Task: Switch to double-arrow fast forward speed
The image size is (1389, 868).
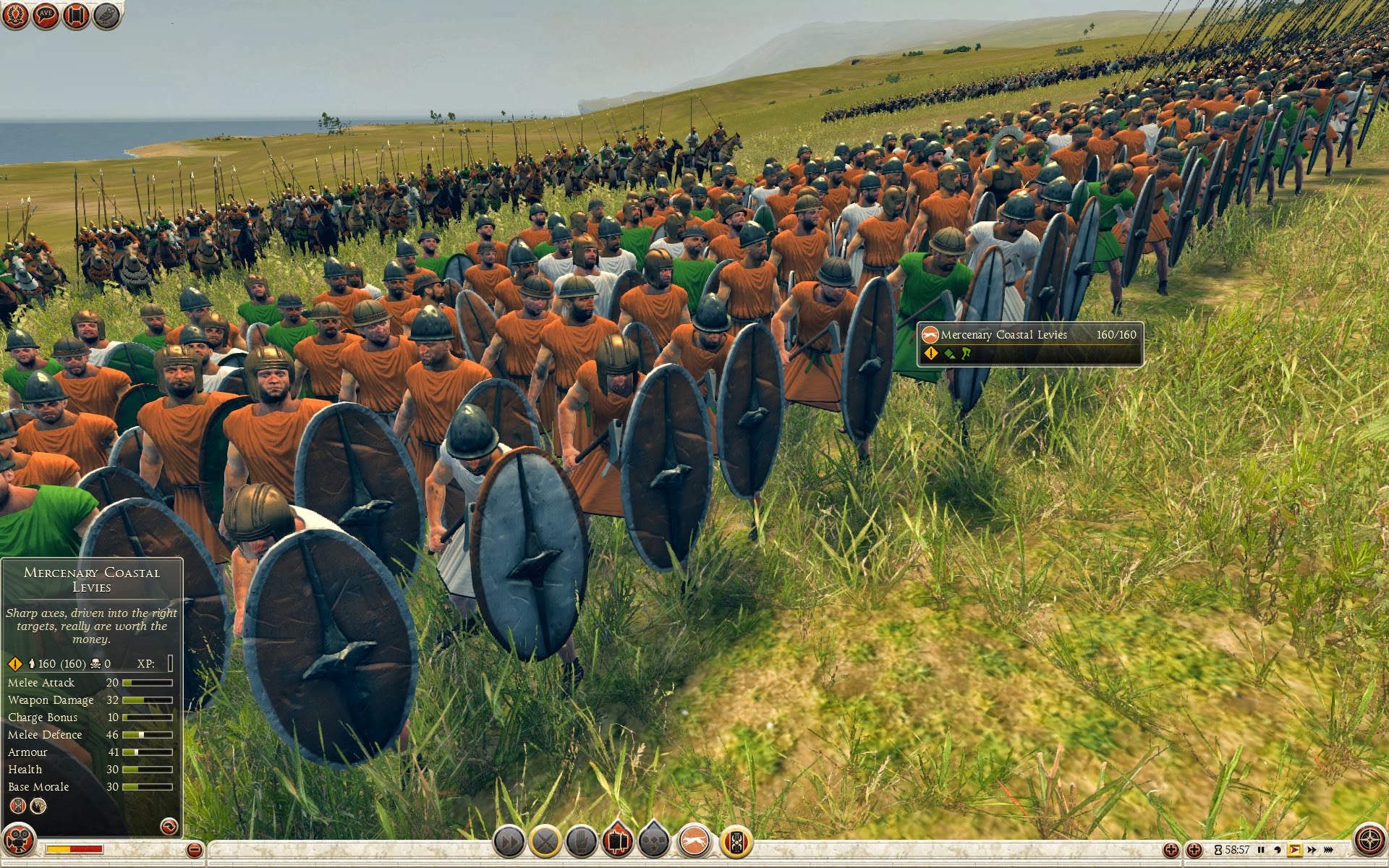Action: point(1312,850)
